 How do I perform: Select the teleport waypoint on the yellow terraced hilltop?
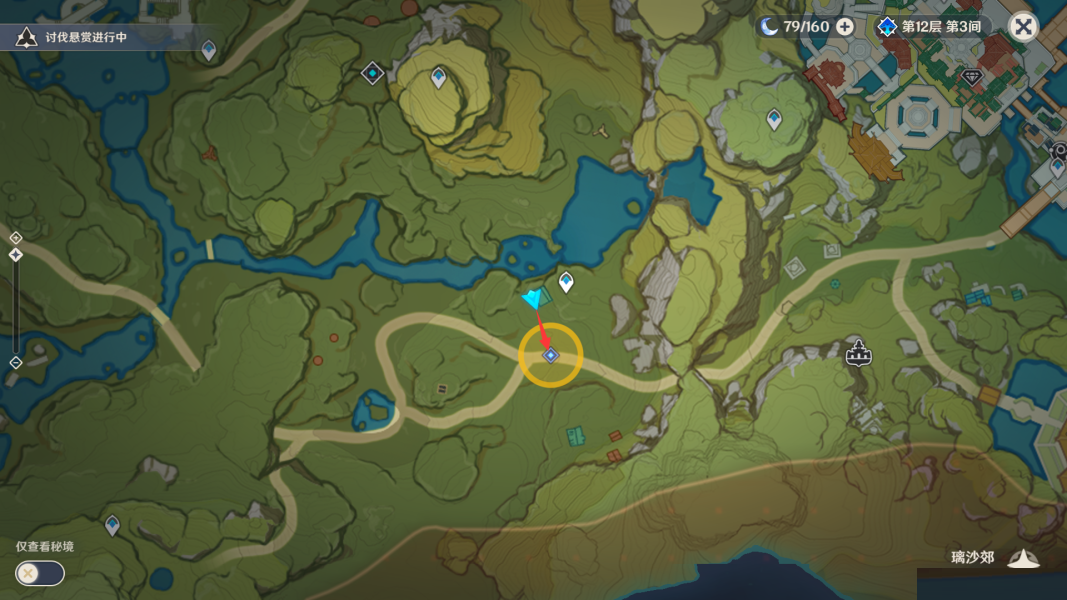[x=438, y=76]
